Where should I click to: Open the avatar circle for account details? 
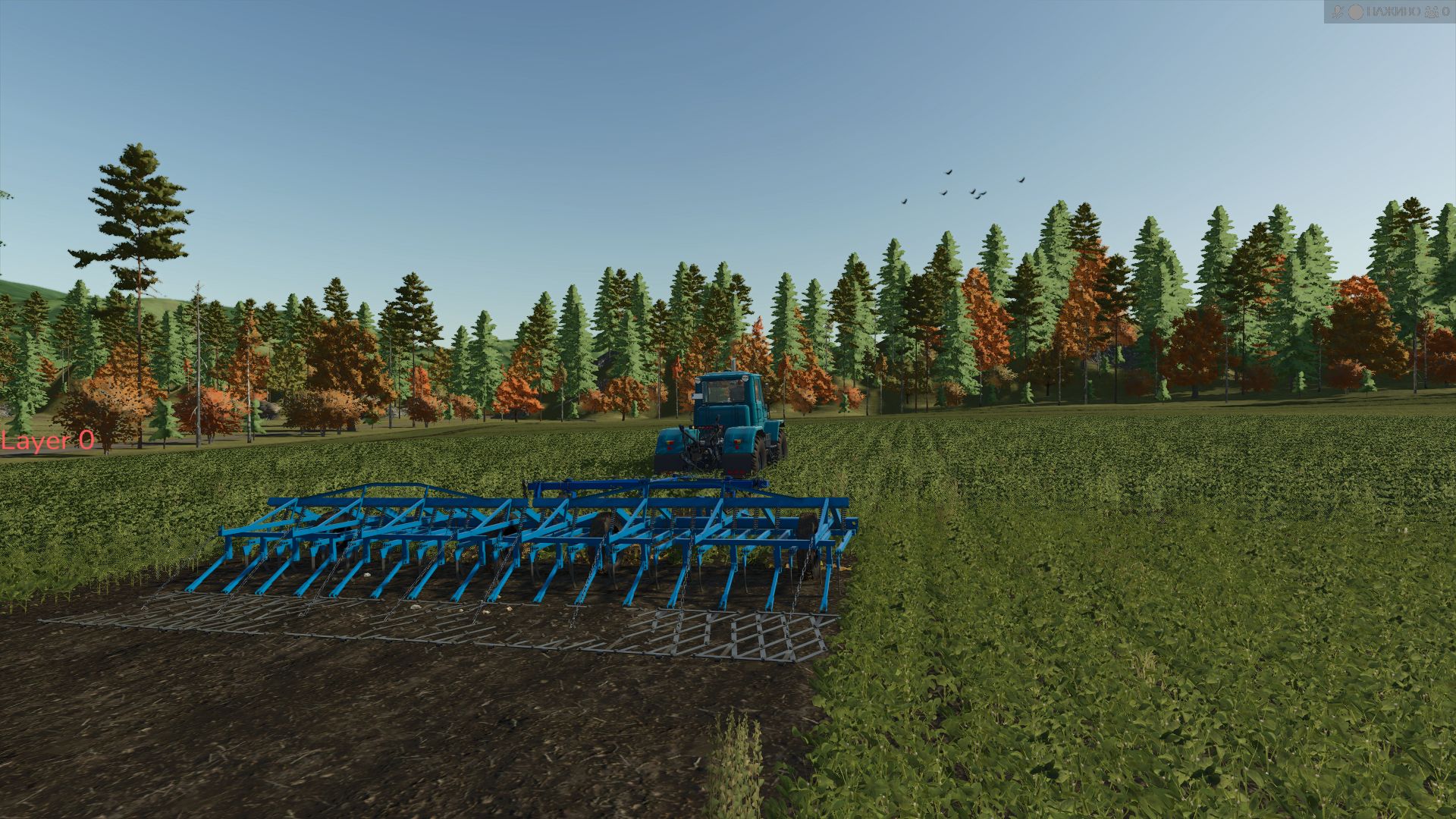coord(1355,11)
